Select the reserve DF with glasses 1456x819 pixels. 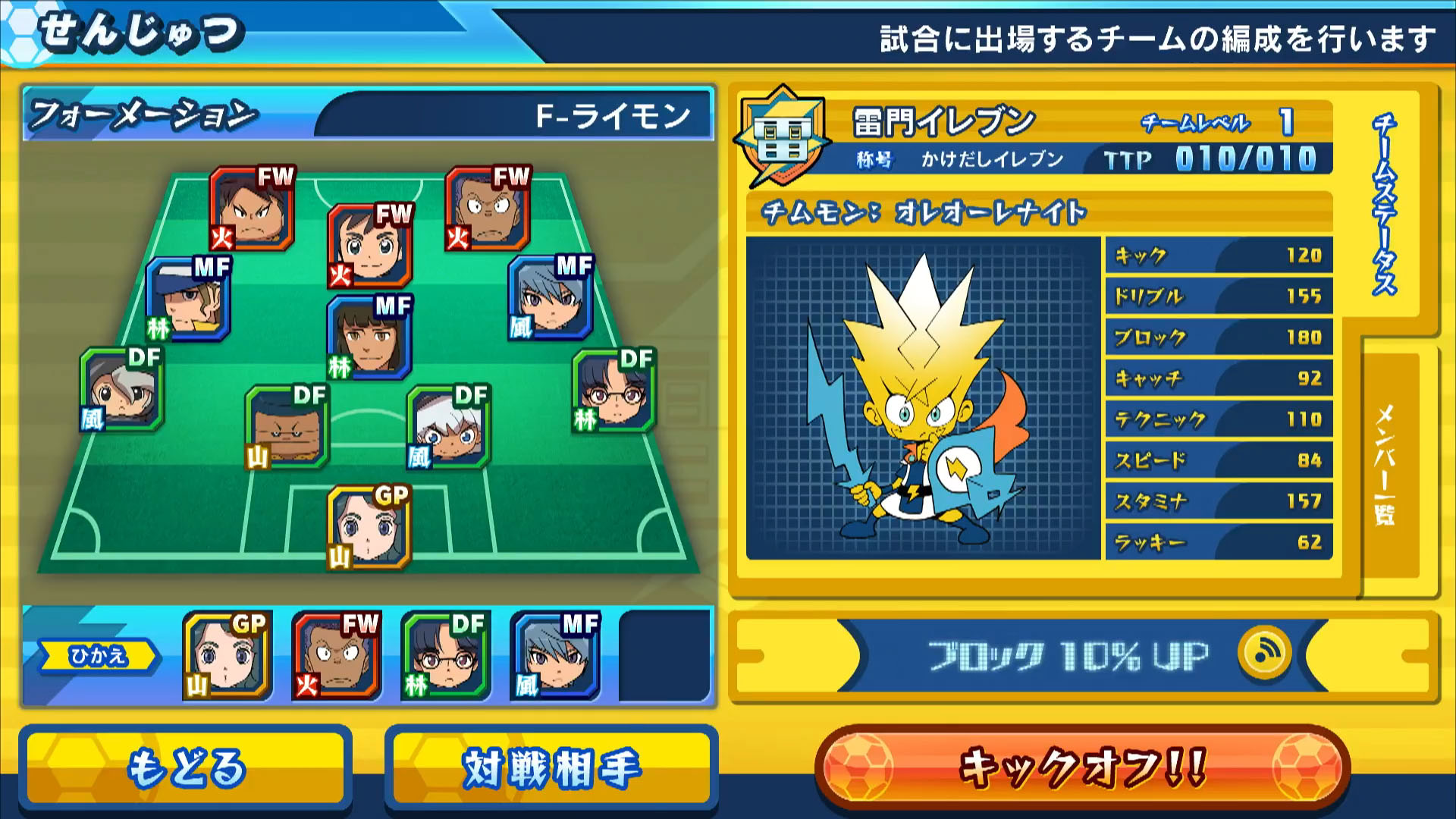[445, 656]
